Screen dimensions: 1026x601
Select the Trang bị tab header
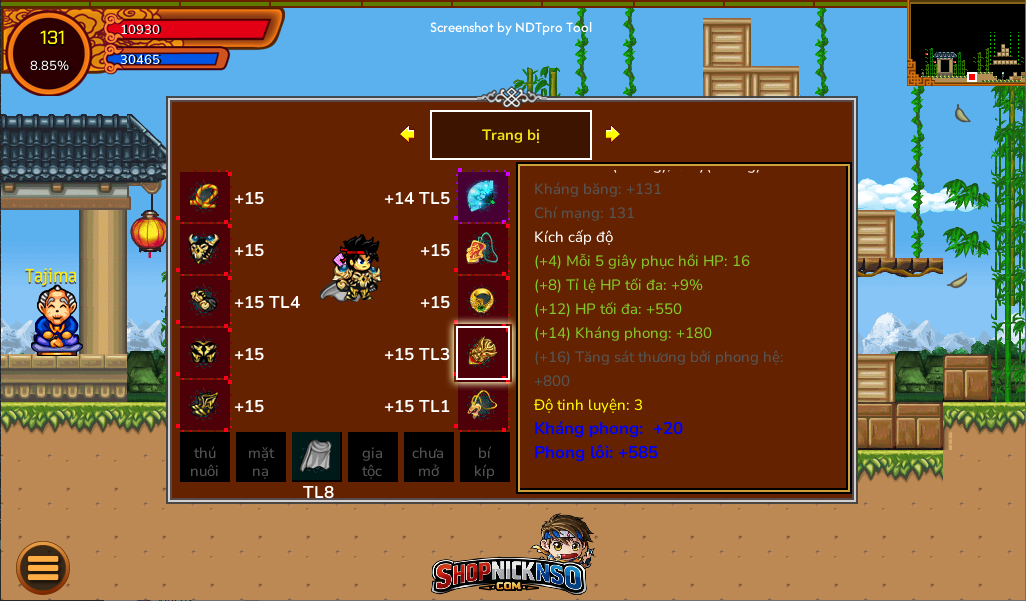click(x=511, y=135)
